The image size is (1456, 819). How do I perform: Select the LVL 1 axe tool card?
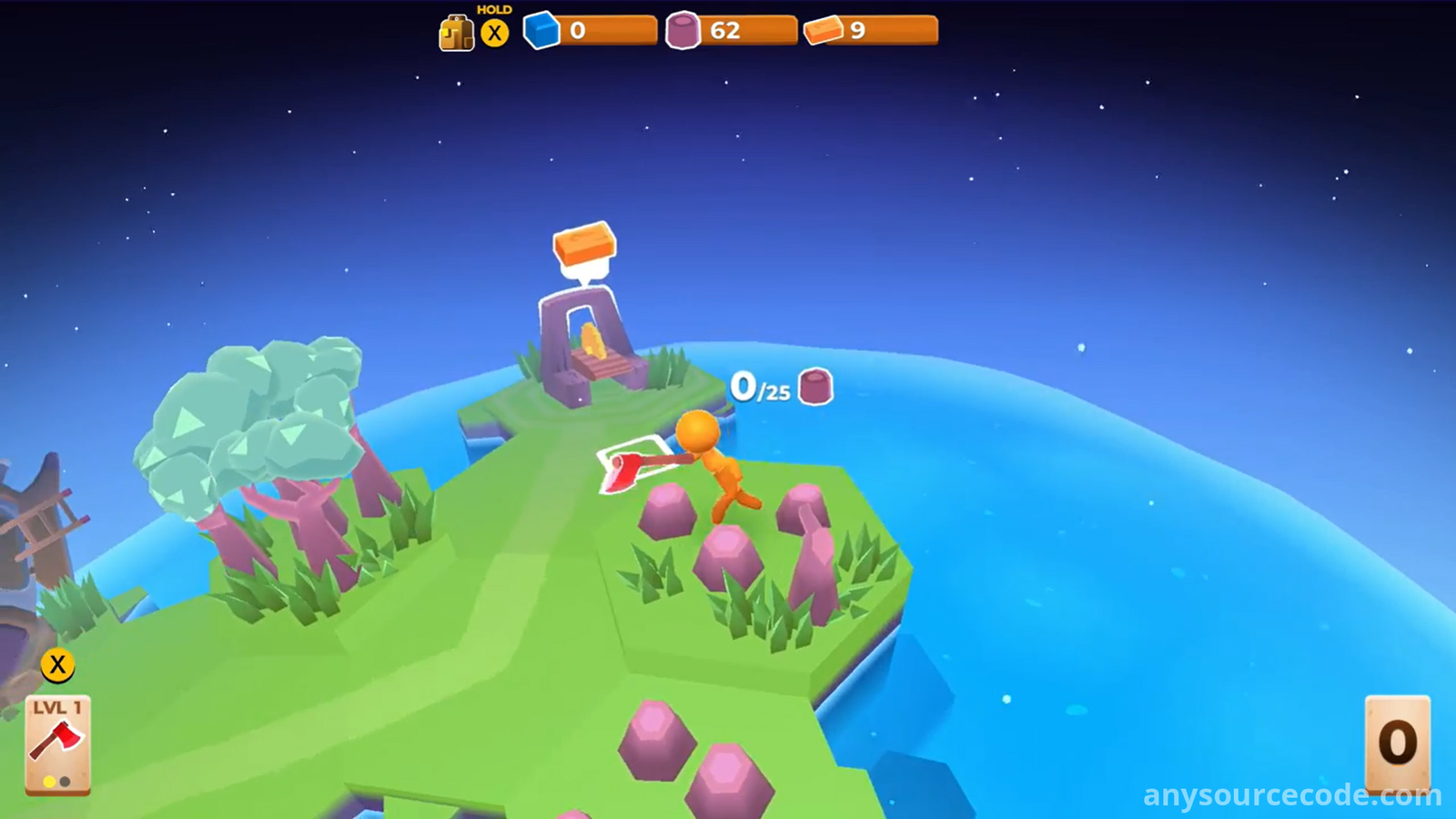57,743
